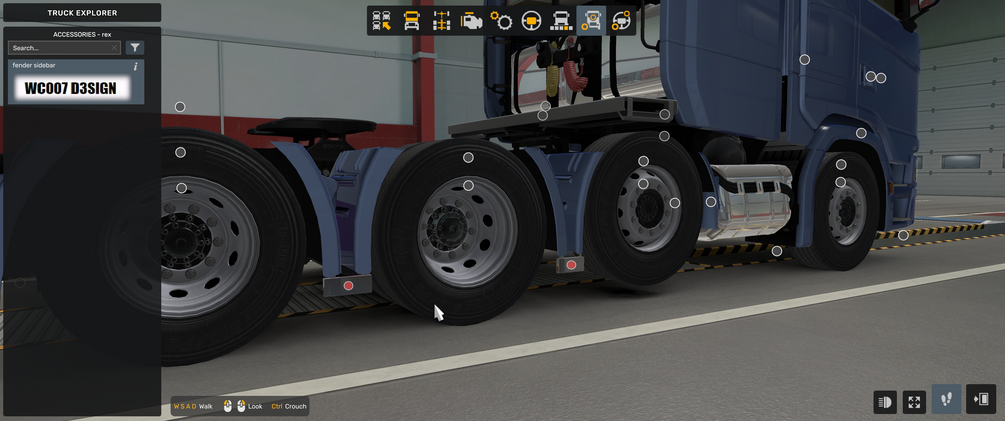The image size is (1005, 421).
Task: Select the exterior accessories truck icon
Action: [591, 21]
